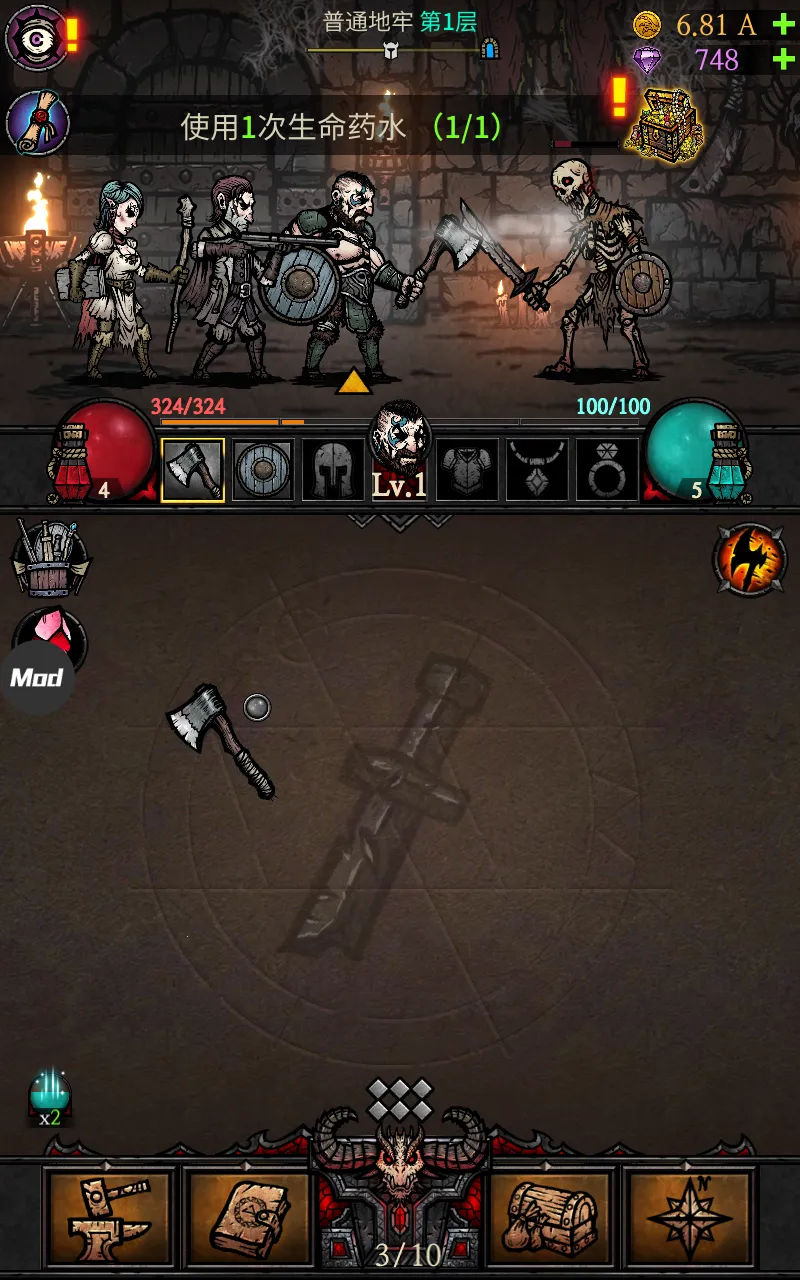The height and width of the screenshot is (1280, 800).
Task: Activate the flaming axe skill
Action: click(750, 560)
